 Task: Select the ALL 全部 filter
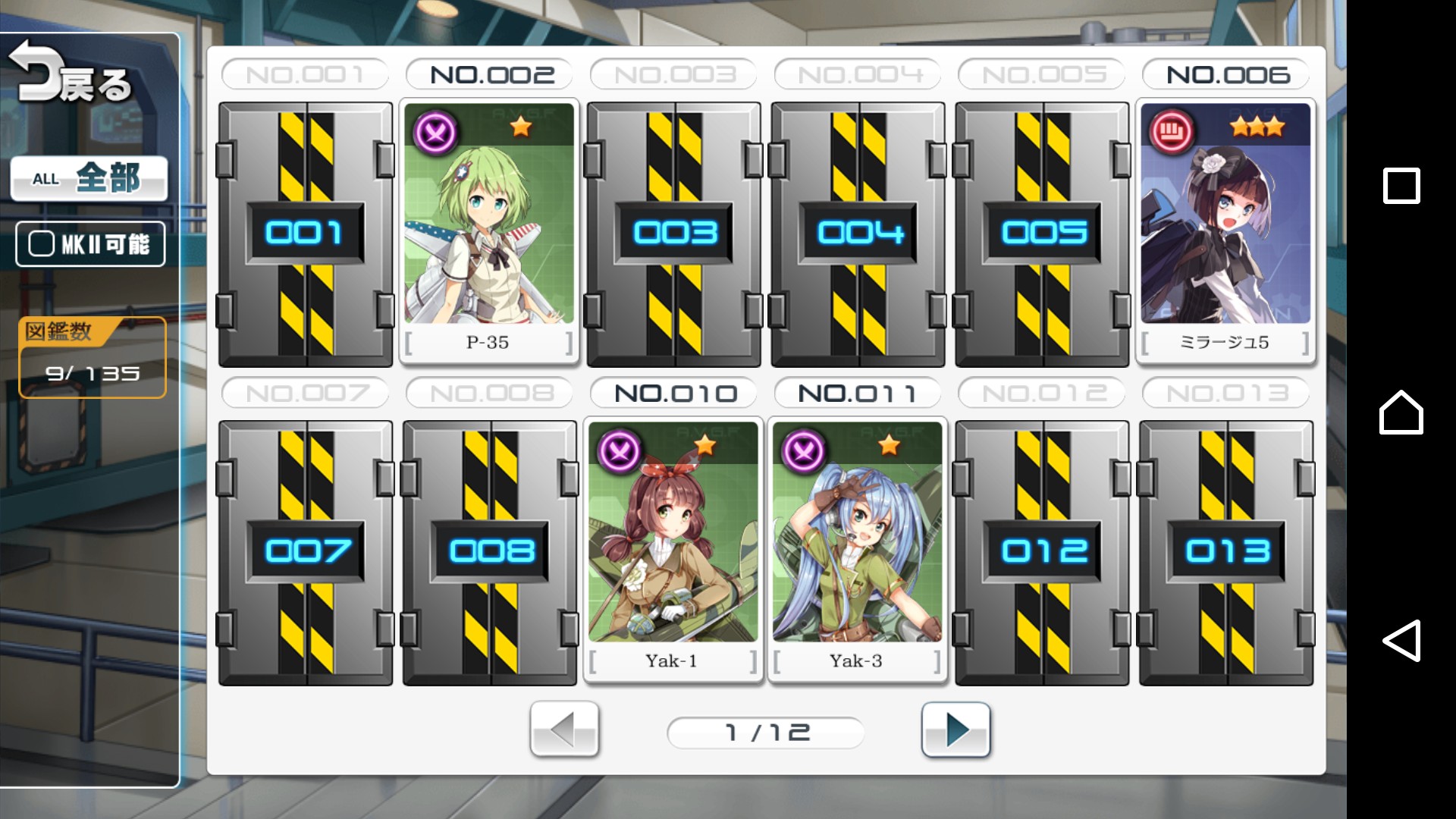point(89,179)
